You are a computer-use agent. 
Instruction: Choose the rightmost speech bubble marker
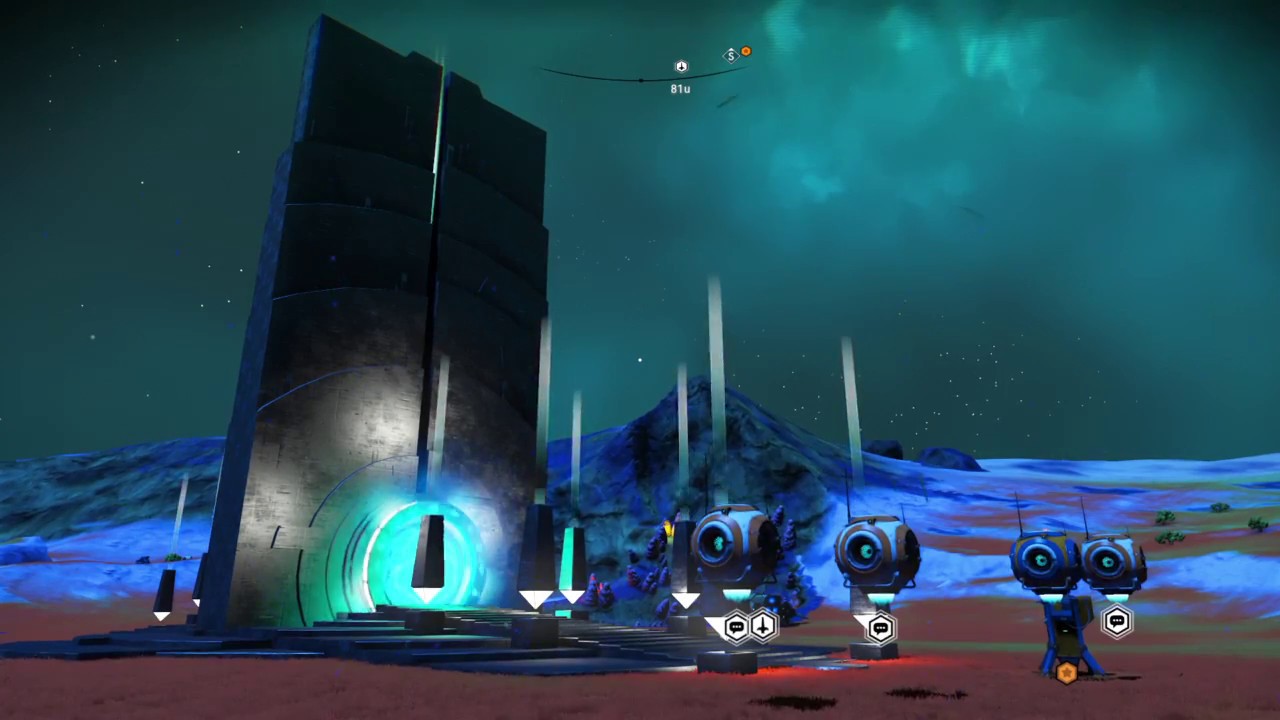(1116, 622)
